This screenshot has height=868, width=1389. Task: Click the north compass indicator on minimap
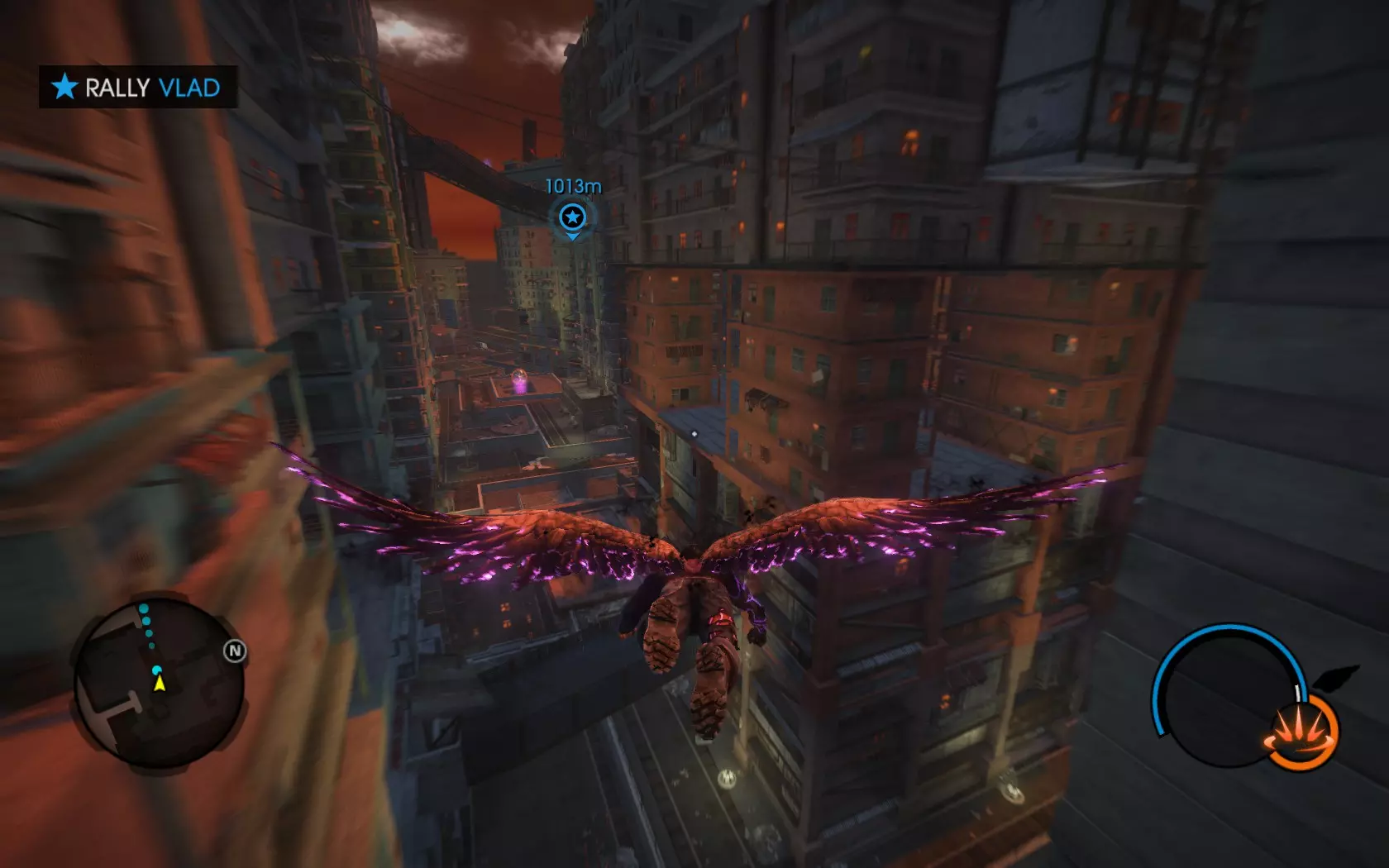point(235,651)
